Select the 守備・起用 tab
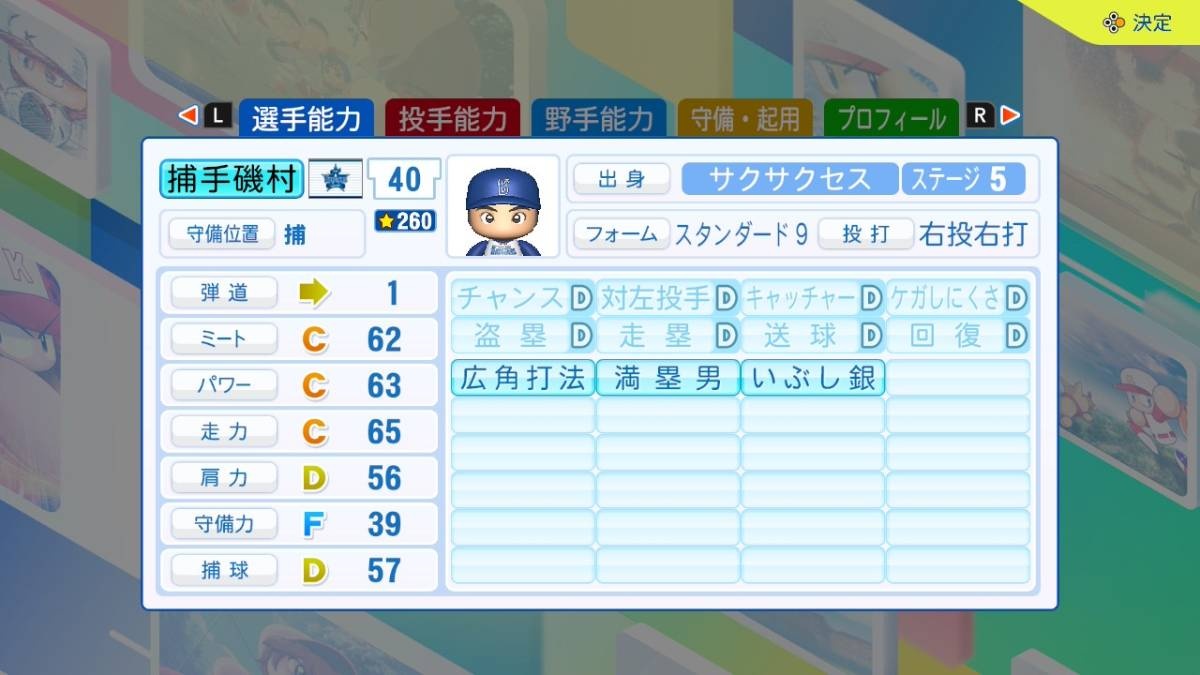This screenshot has width=1200, height=675. pos(745,119)
